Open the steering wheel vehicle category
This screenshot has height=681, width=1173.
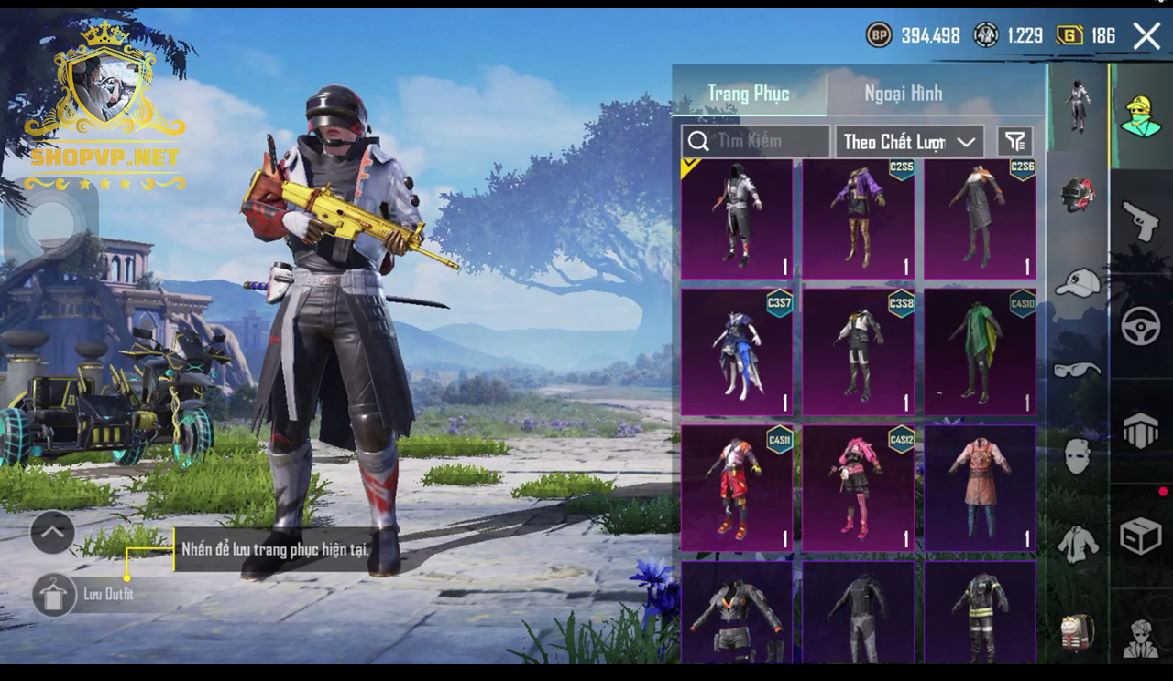(x=1141, y=326)
